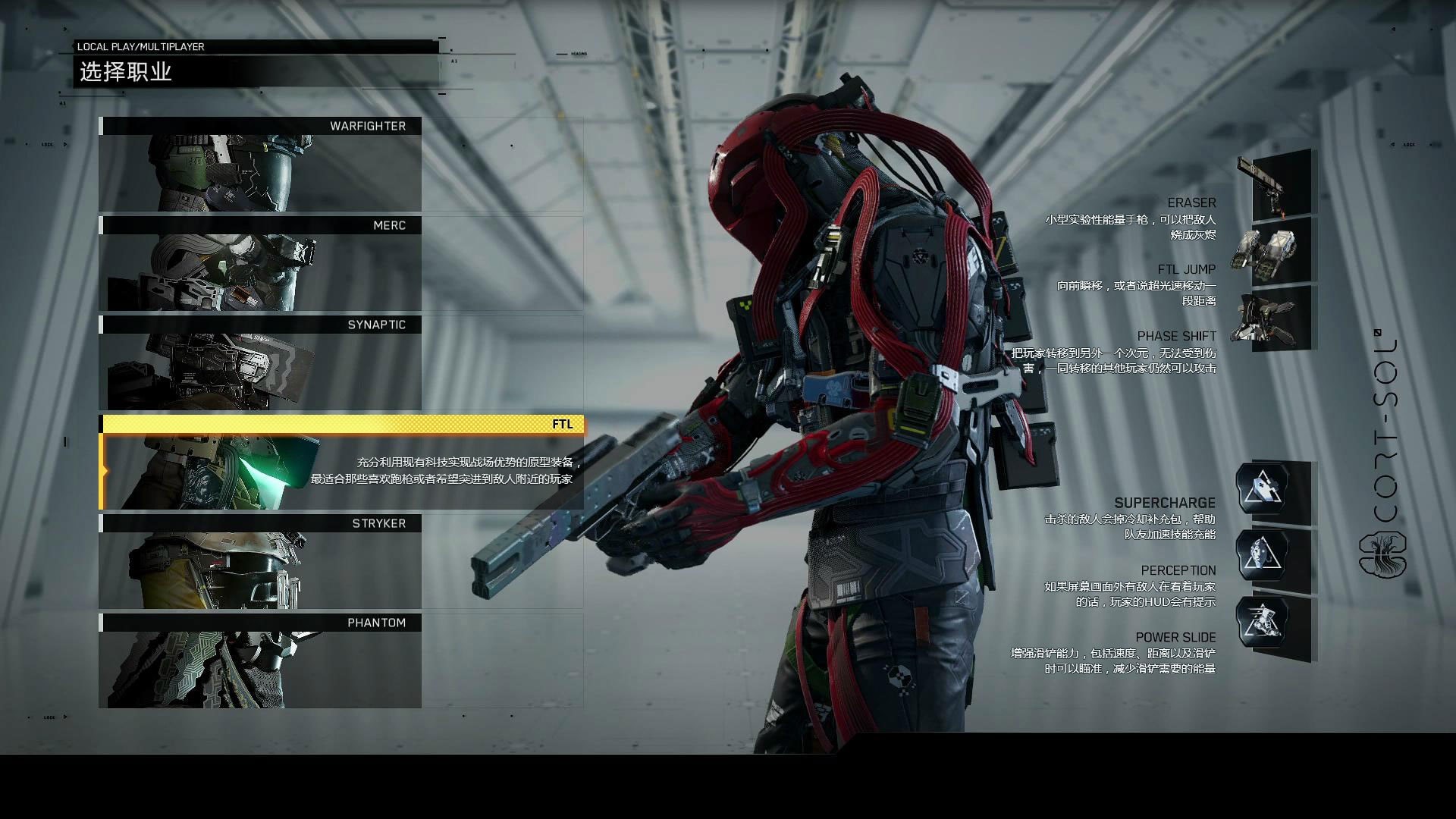Select the Warfighter class
The image size is (1456, 819).
click(260, 165)
